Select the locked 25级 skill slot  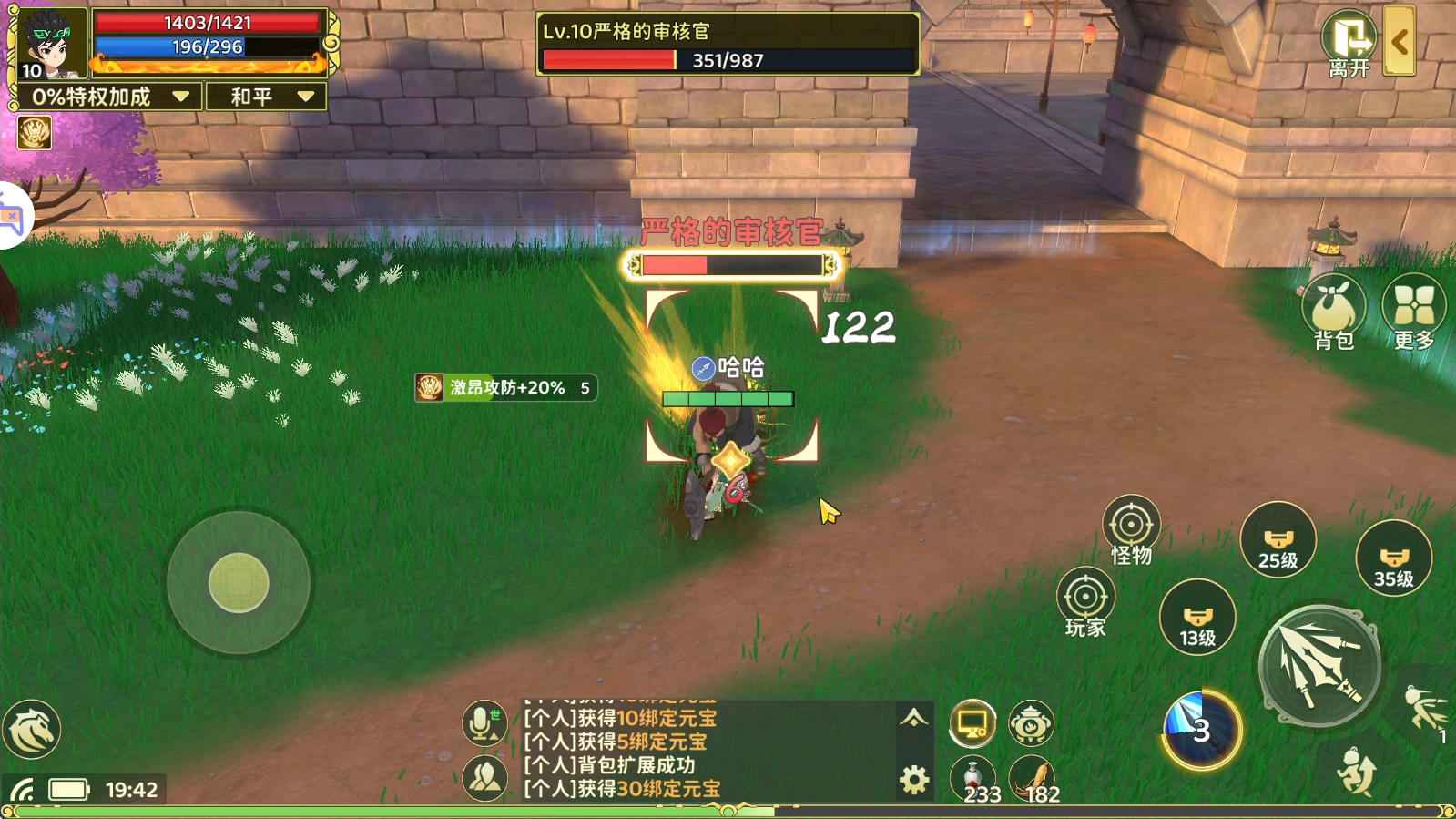(x=1278, y=540)
